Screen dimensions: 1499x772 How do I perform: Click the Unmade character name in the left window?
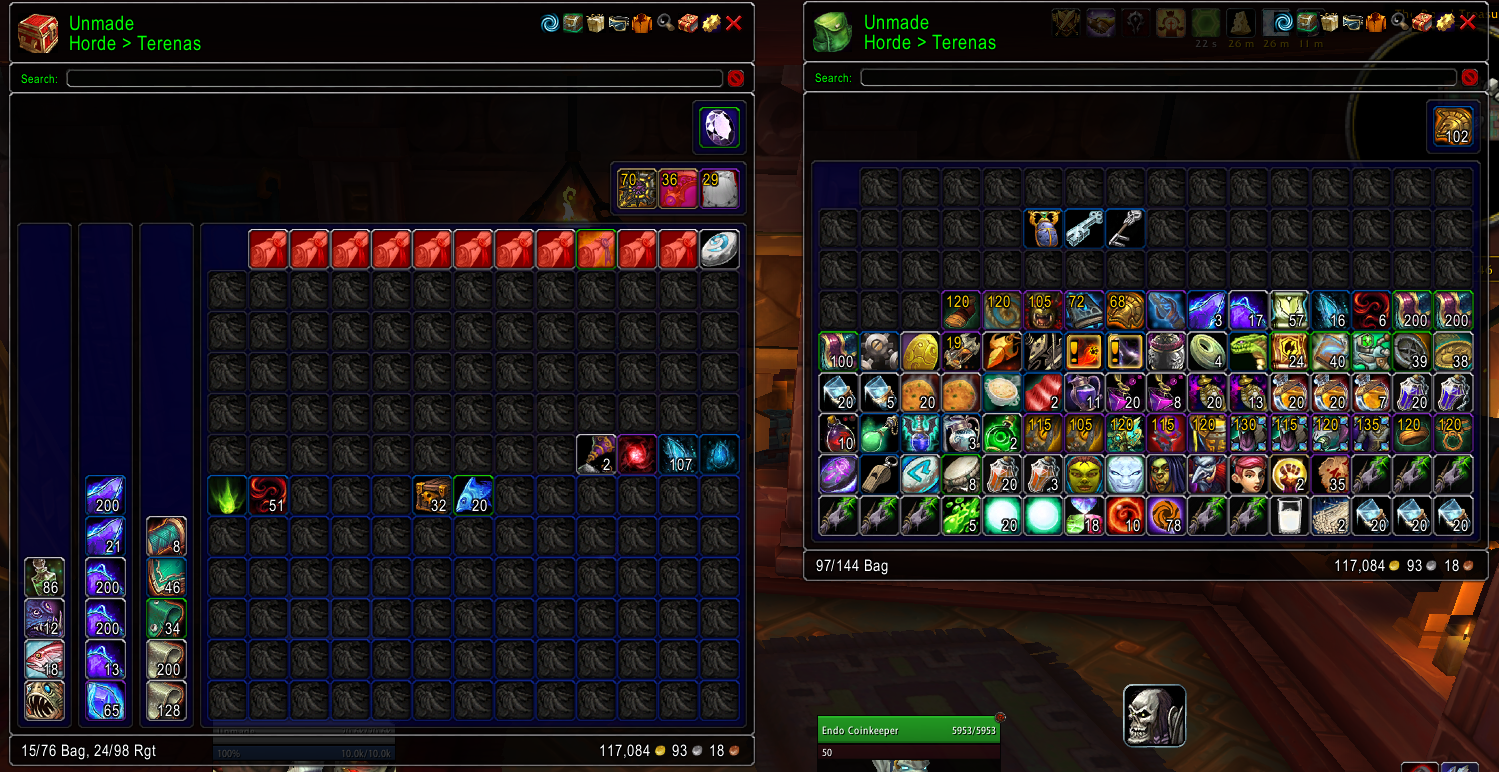pos(101,23)
